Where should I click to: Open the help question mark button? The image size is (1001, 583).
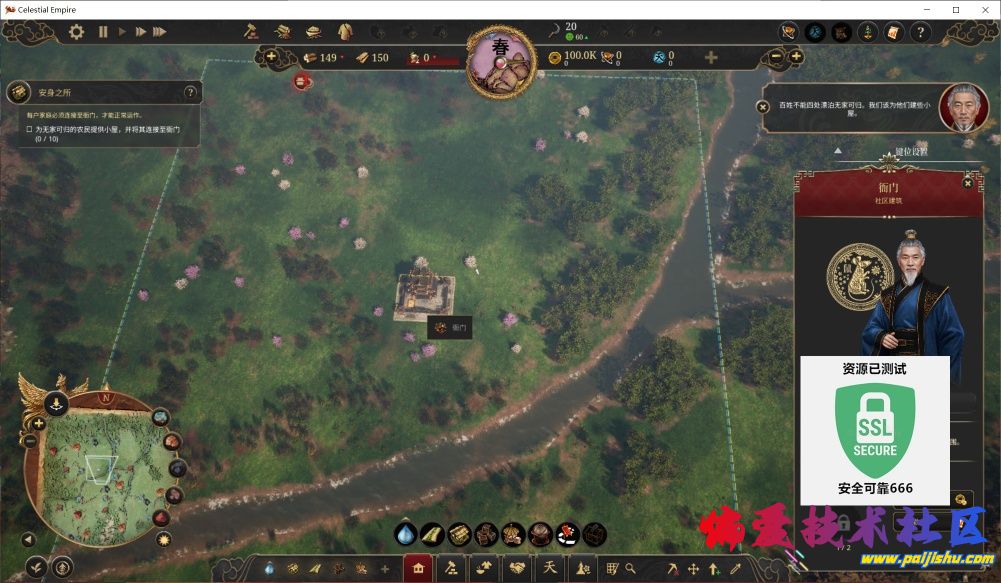pyautogui.click(x=920, y=32)
